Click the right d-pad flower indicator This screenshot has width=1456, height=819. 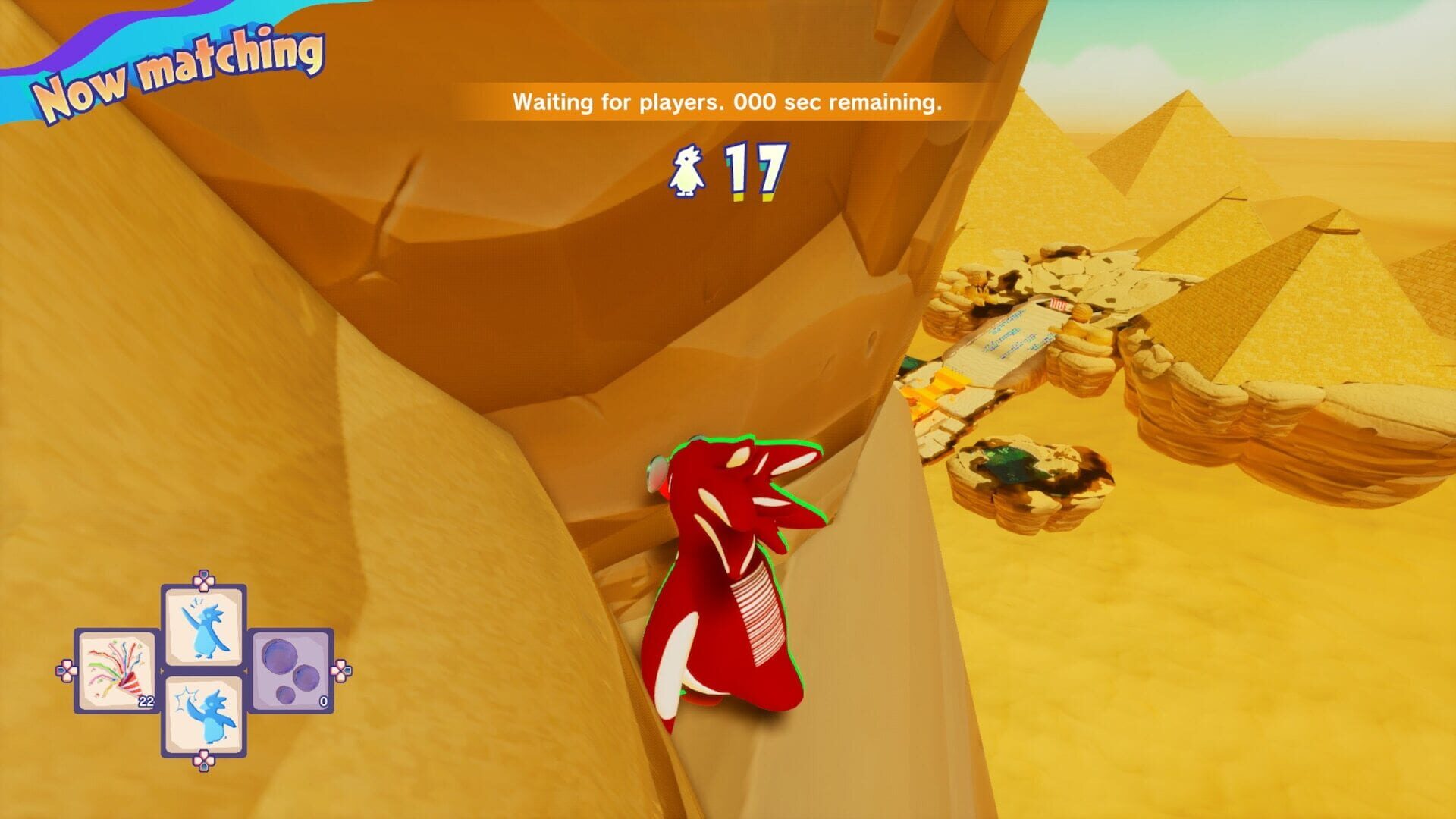(x=341, y=670)
